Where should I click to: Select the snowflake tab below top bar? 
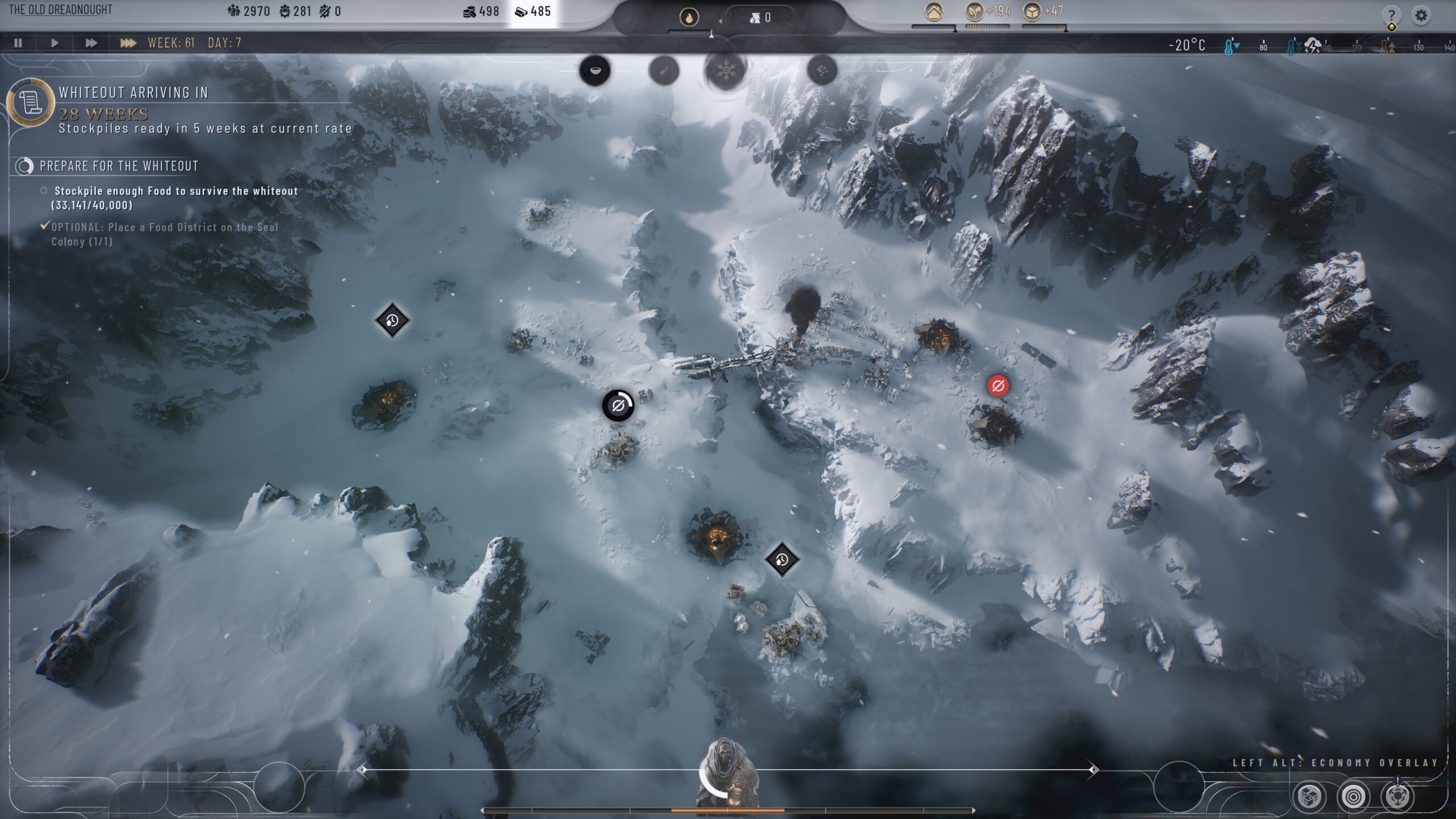[x=725, y=71]
